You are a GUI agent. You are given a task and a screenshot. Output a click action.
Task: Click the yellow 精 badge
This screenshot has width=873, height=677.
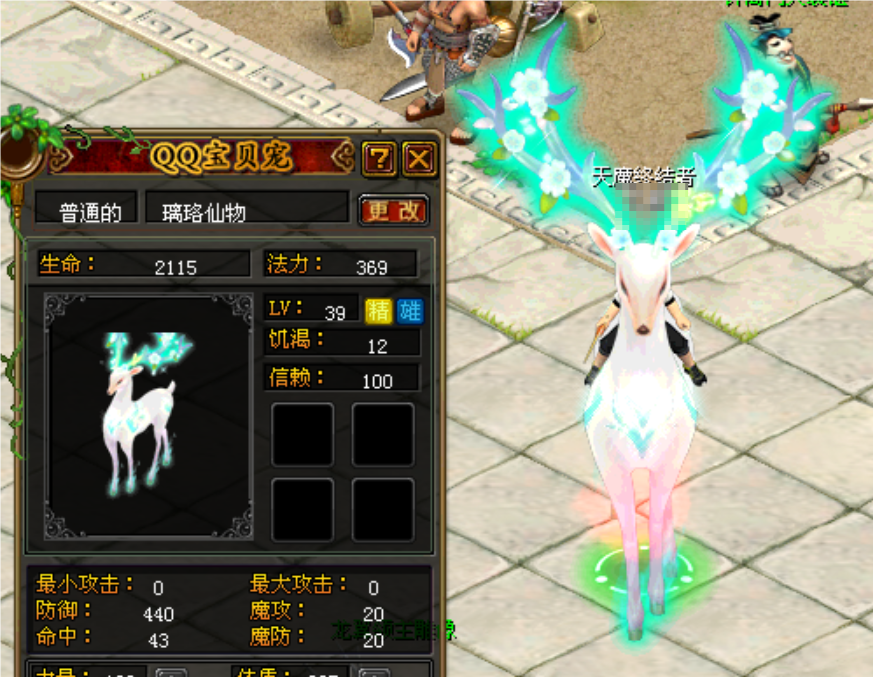coord(379,311)
